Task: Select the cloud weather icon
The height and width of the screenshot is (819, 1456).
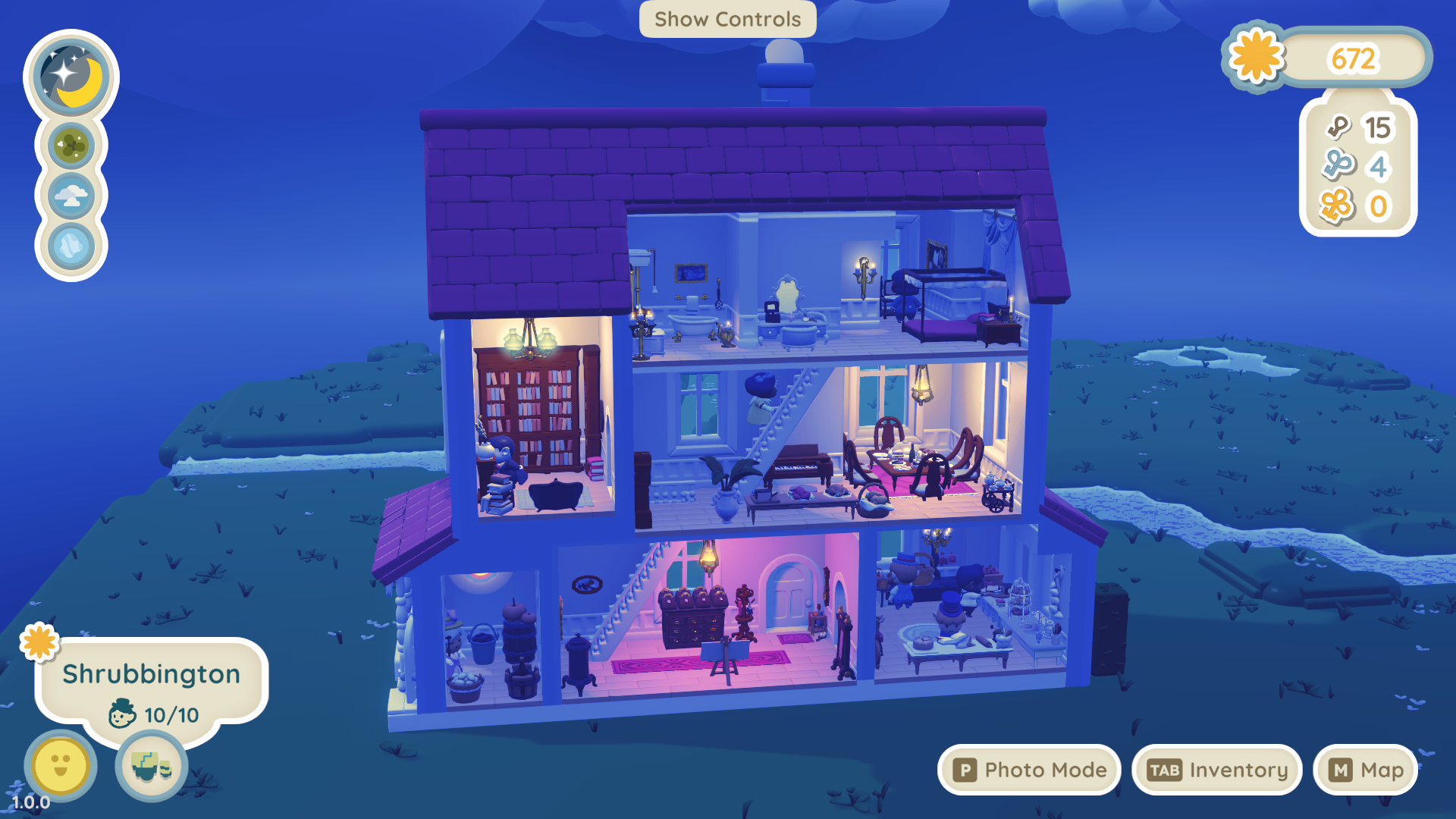Action: pyautogui.click(x=71, y=196)
